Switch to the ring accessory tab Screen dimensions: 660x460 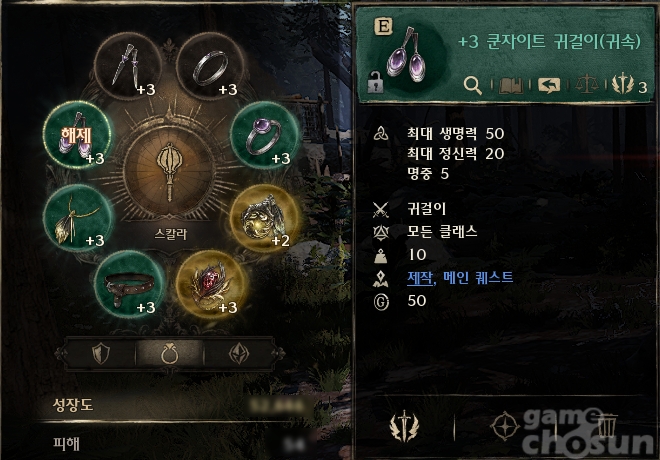click(170, 353)
